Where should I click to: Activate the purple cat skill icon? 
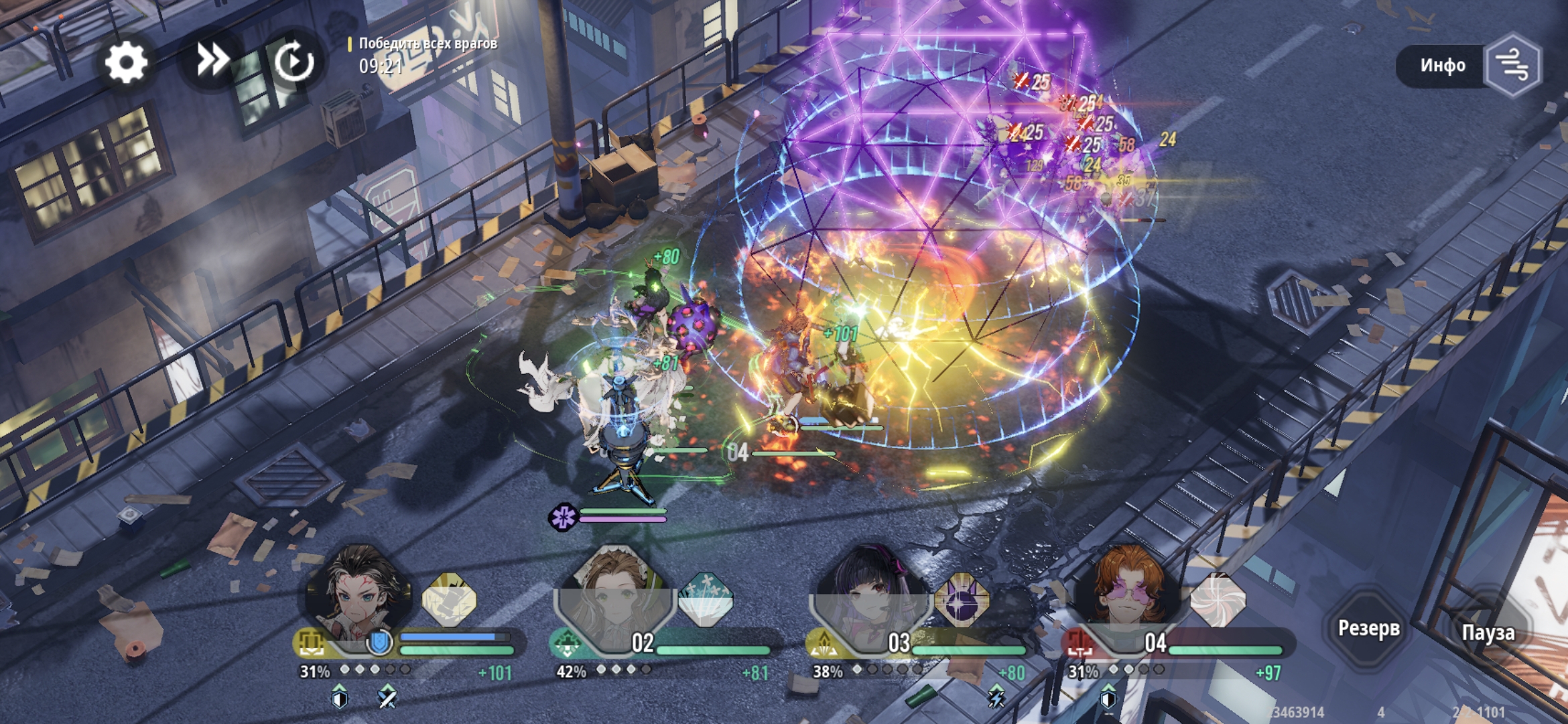coord(962,599)
